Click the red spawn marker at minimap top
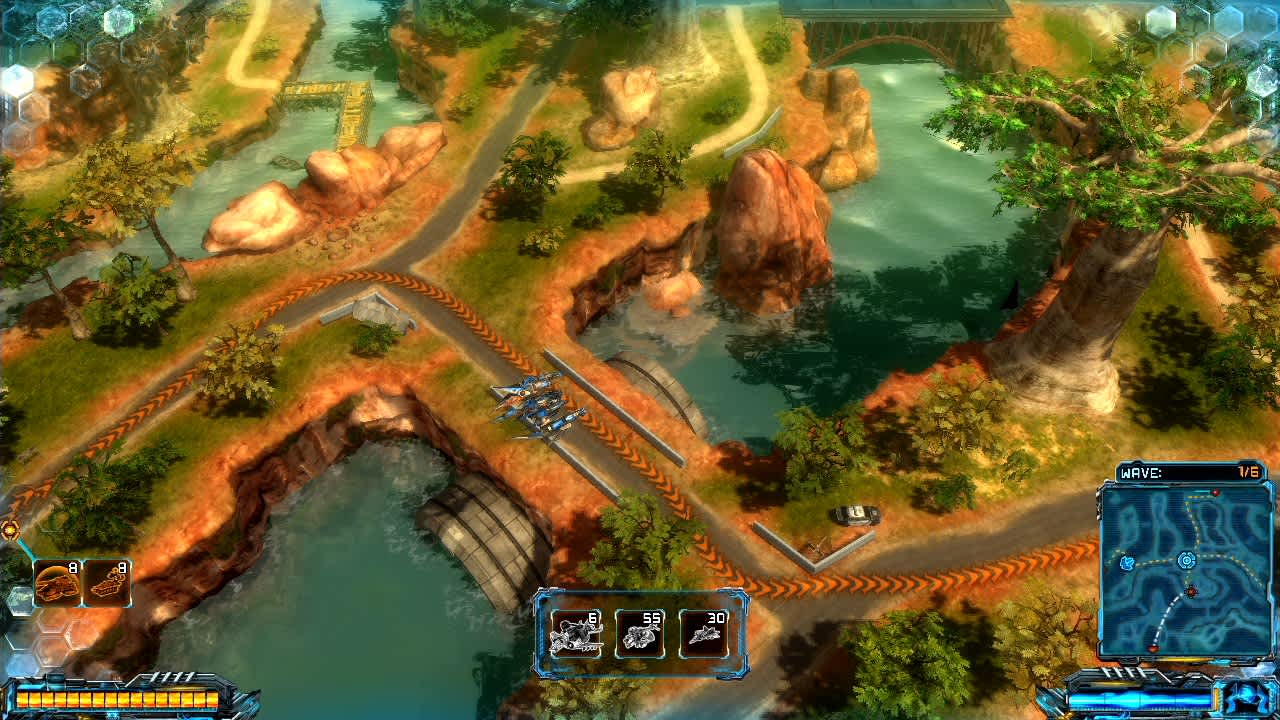 point(1215,491)
